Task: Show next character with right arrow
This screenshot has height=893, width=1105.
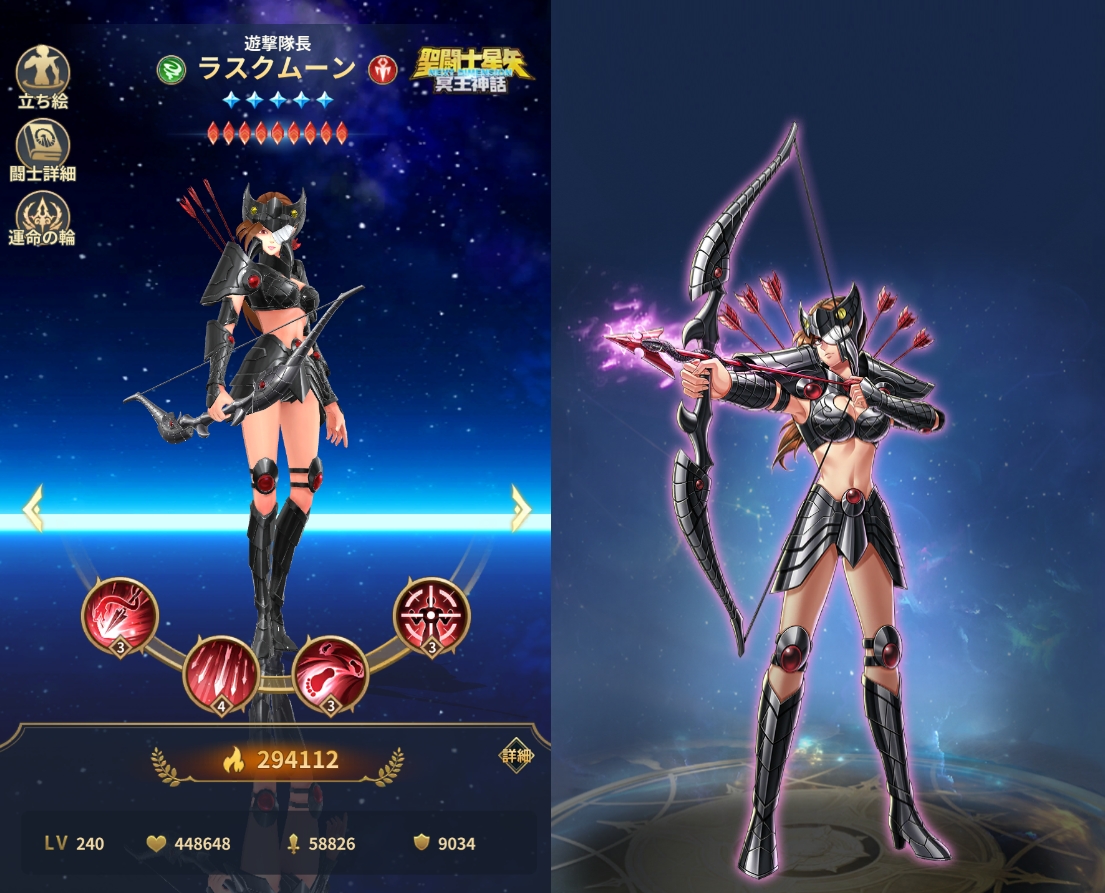Action: 520,508
